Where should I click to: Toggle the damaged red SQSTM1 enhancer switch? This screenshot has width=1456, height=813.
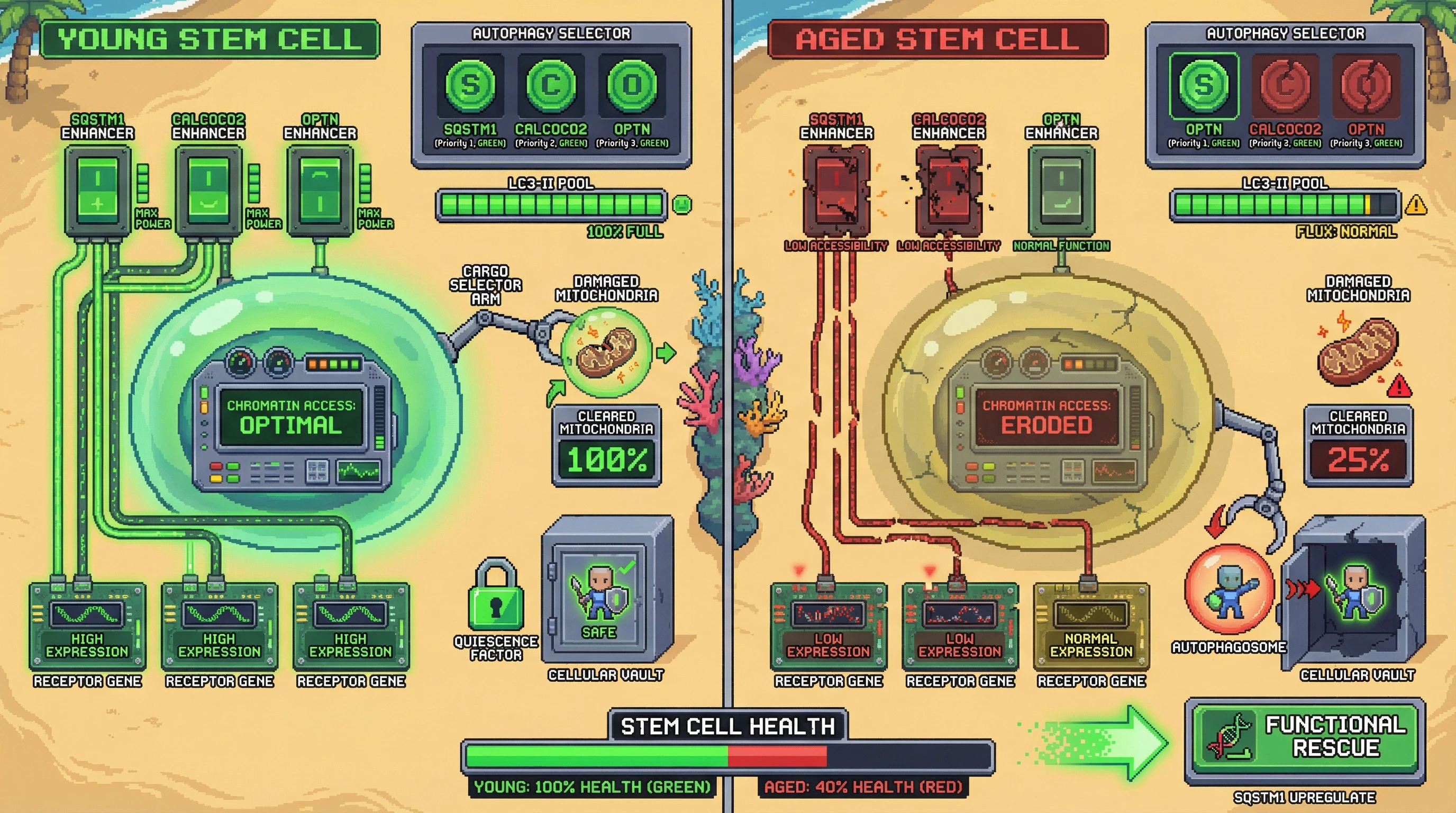point(836,191)
